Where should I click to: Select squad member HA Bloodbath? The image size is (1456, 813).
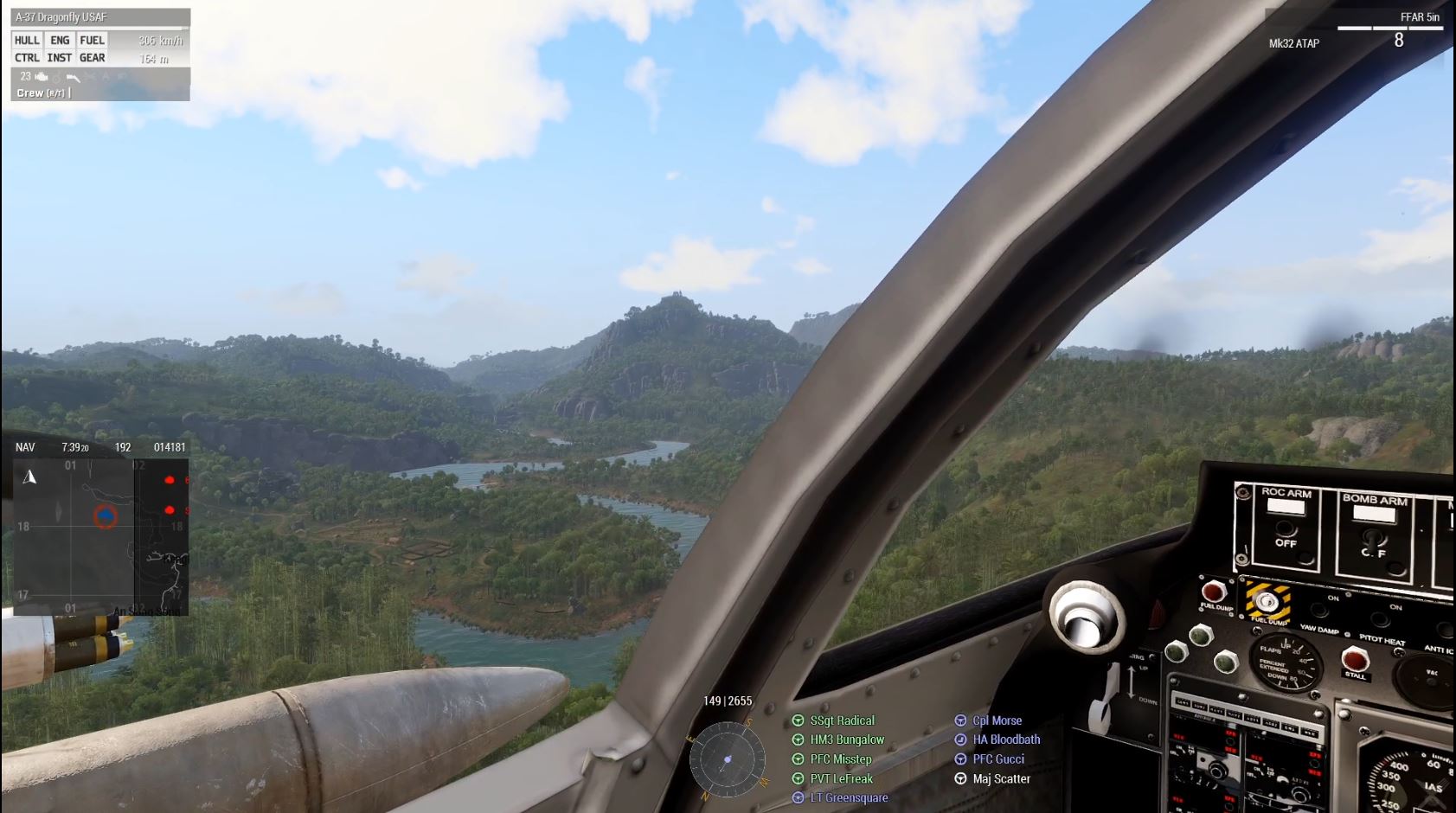[x=1006, y=739]
